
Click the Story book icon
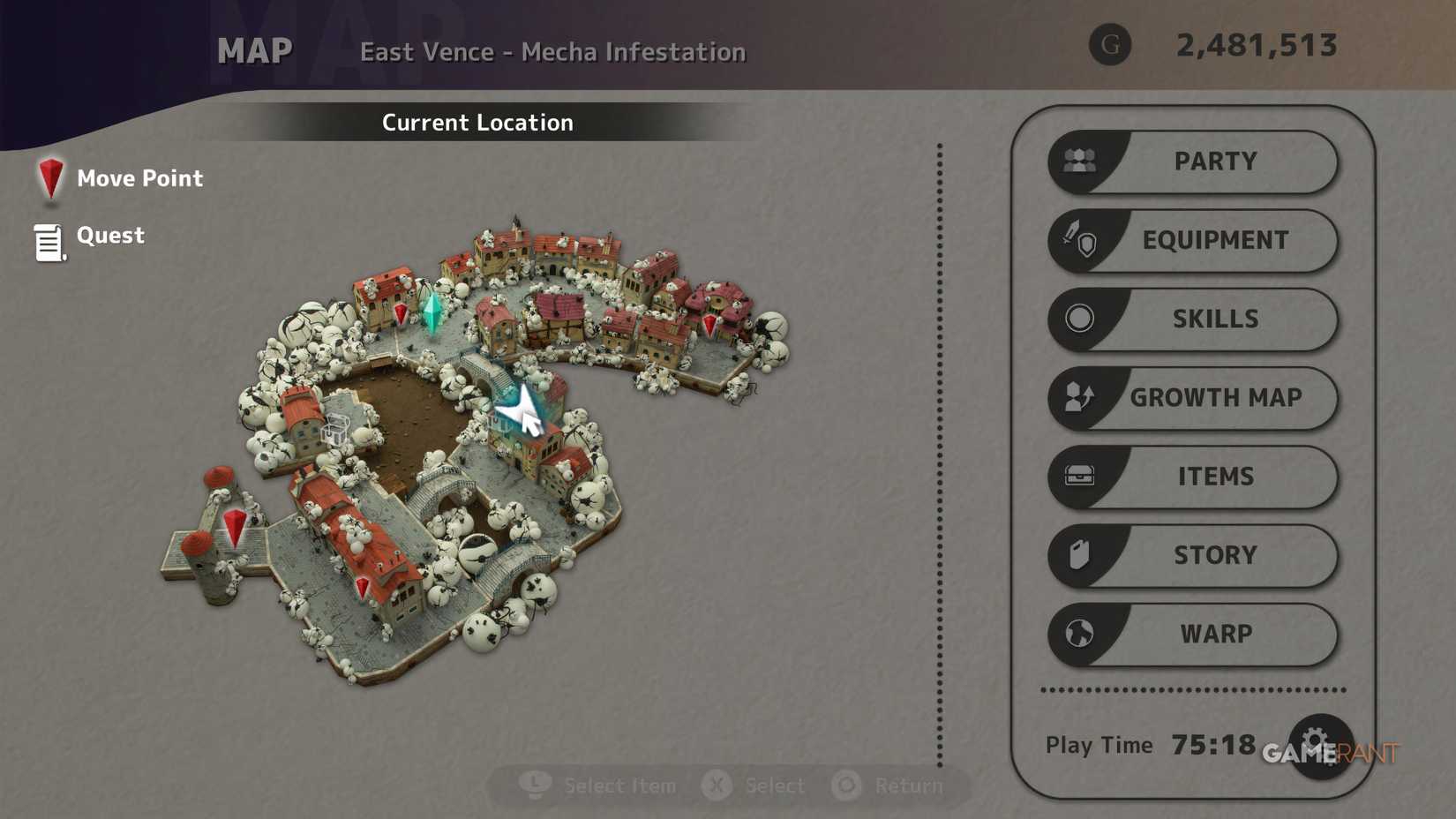click(x=1078, y=555)
